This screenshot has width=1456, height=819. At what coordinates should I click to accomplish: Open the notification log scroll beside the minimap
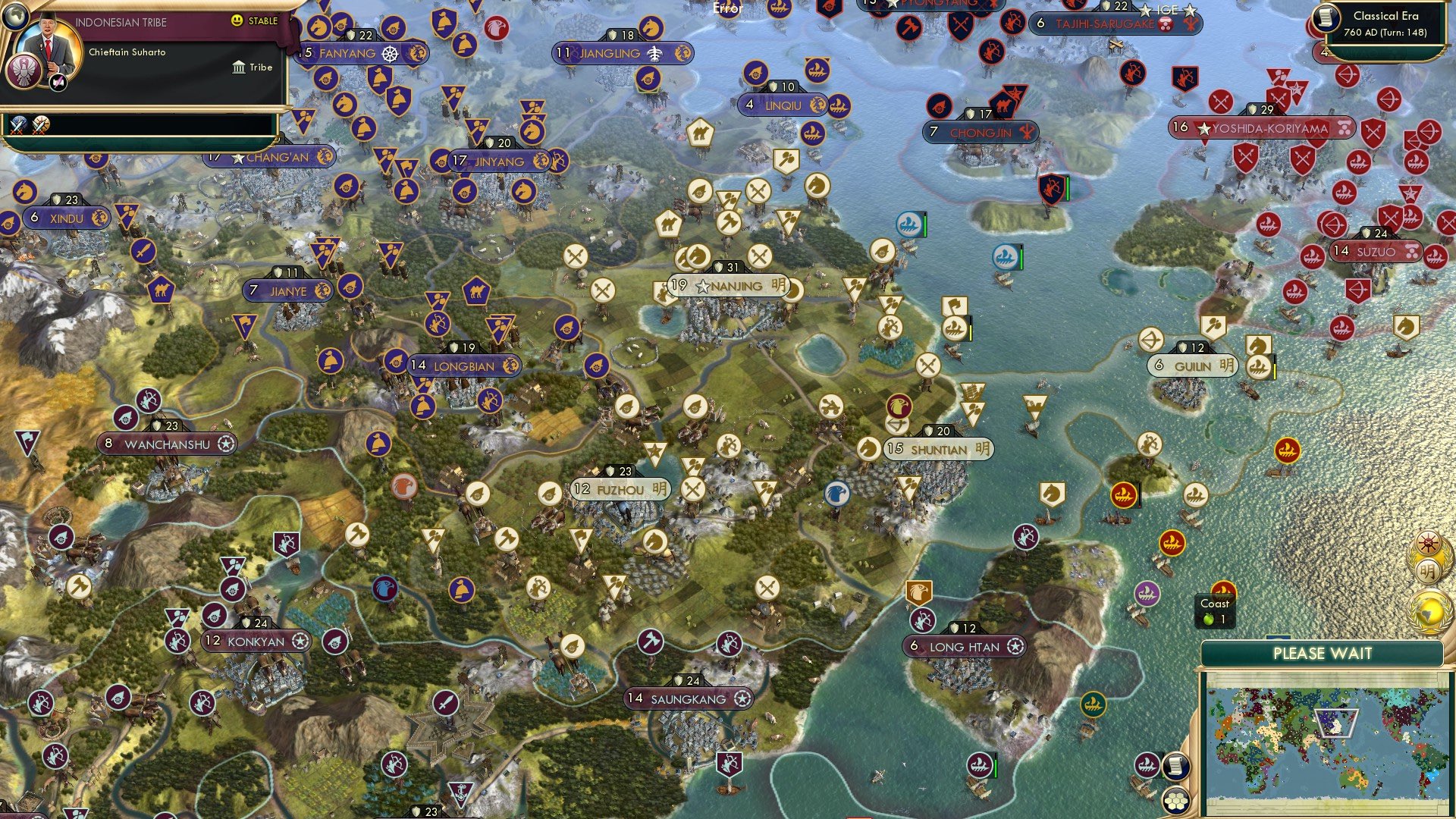[x=1176, y=766]
